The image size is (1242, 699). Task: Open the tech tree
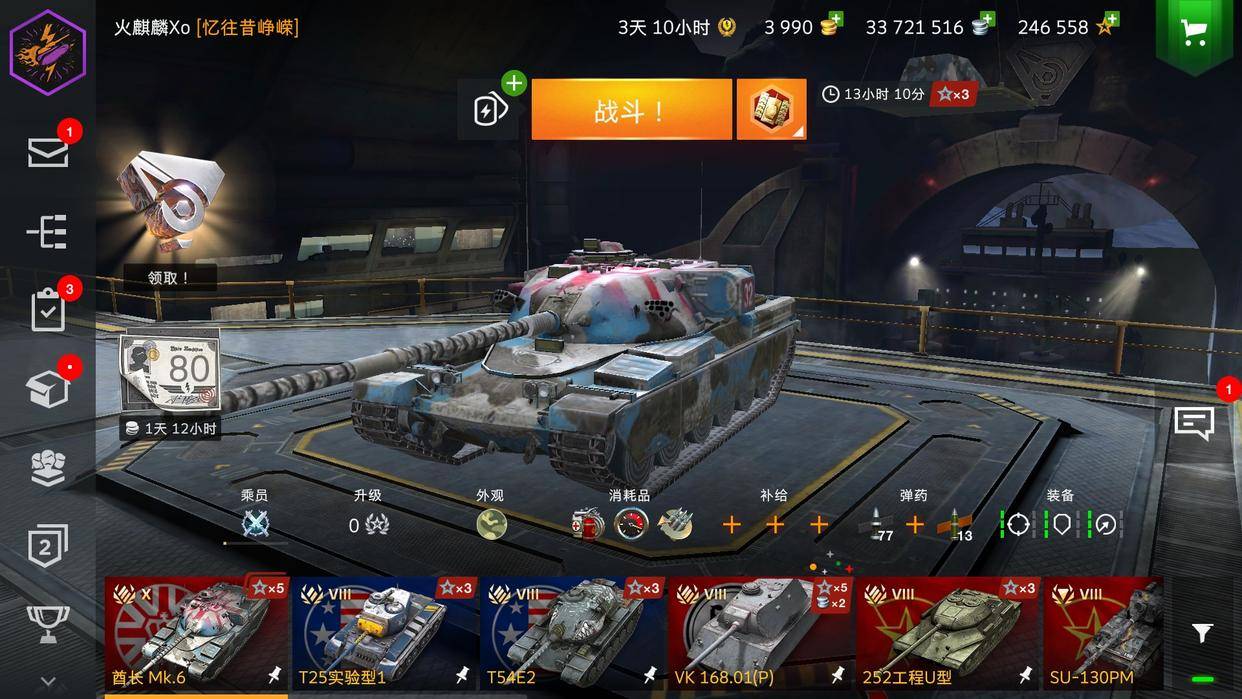click(48, 232)
